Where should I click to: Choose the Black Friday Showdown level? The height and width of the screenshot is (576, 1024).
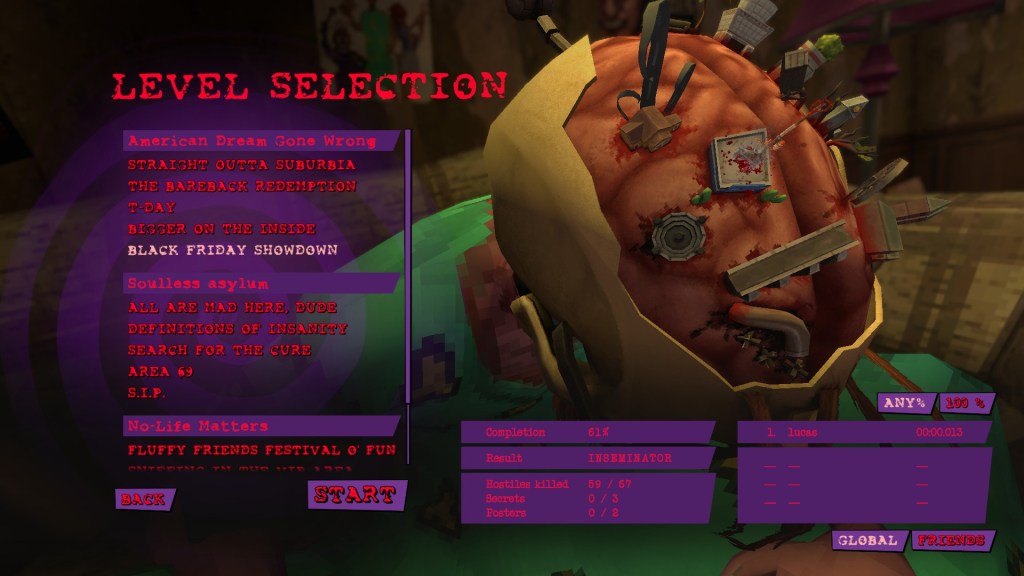pyautogui.click(x=232, y=250)
